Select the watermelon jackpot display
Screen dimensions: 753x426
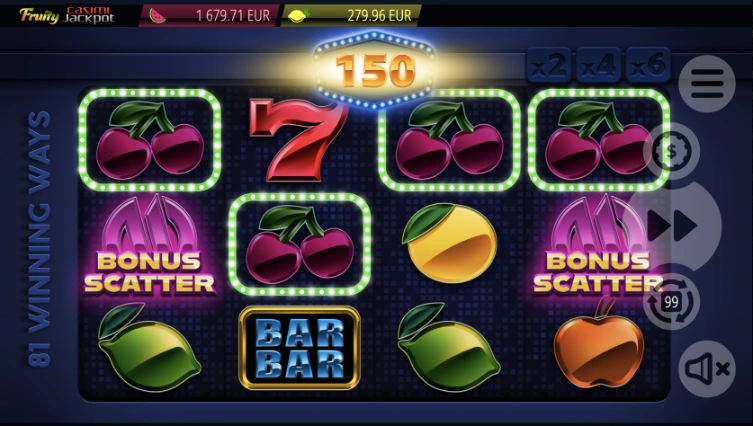click(x=207, y=16)
